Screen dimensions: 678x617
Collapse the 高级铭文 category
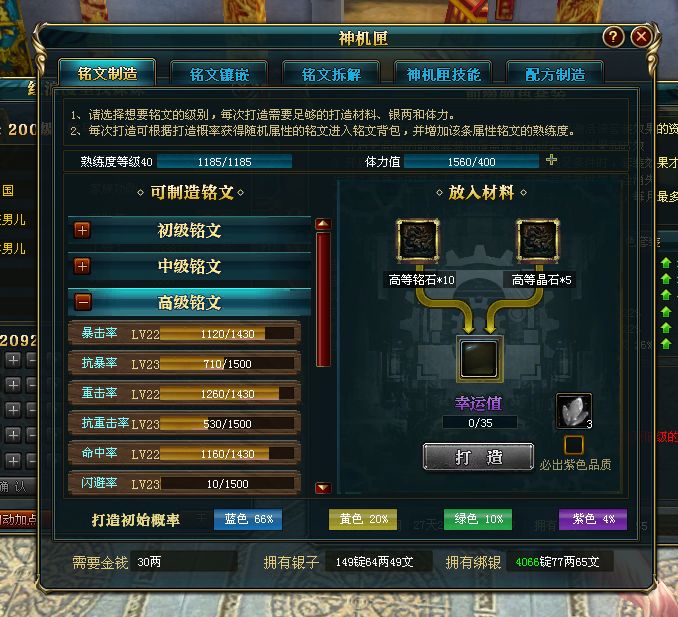pos(82,302)
